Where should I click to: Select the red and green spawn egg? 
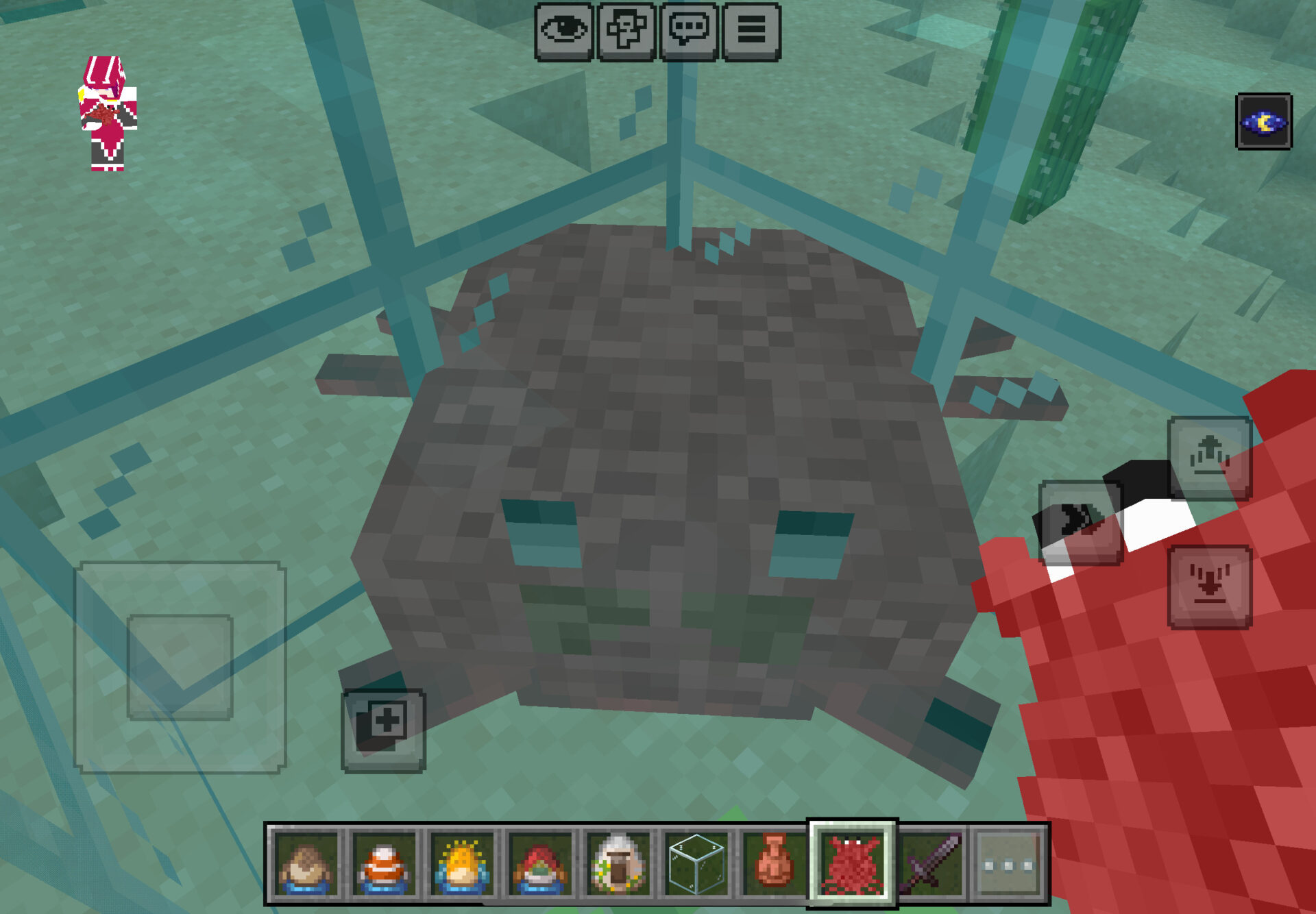(540, 865)
